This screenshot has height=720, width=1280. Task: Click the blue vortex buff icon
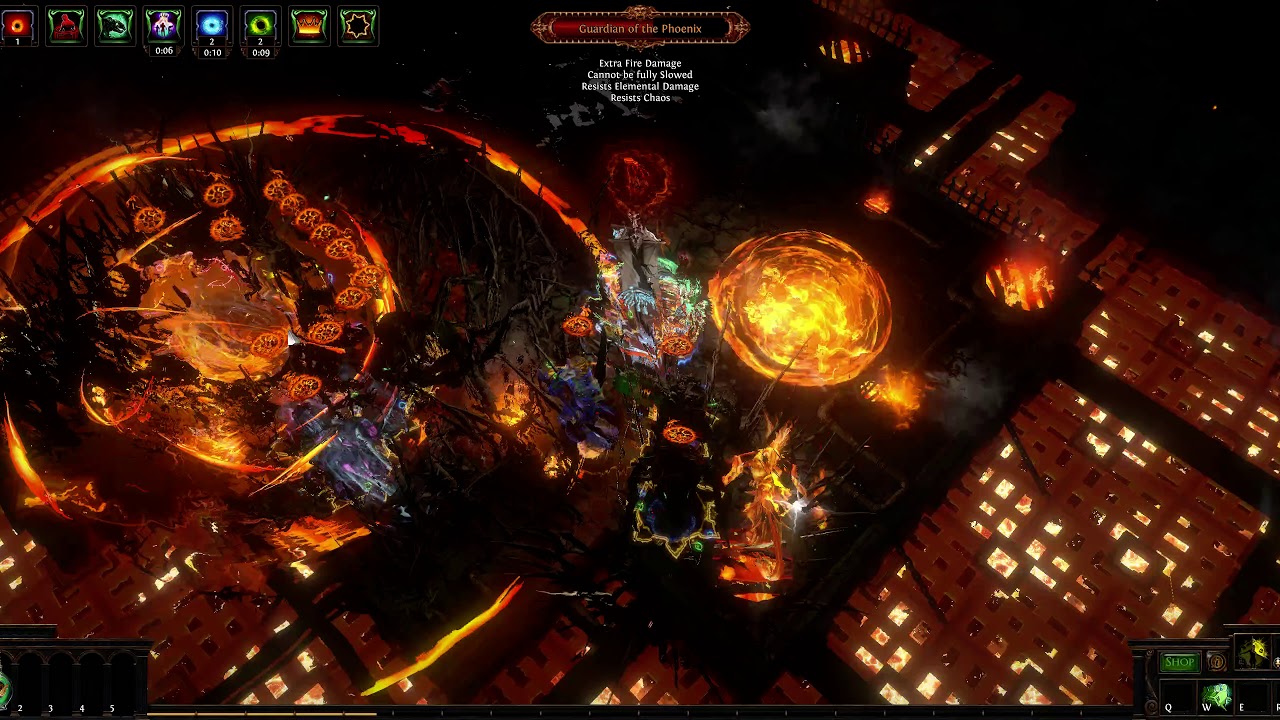click(x=212, y=26)
